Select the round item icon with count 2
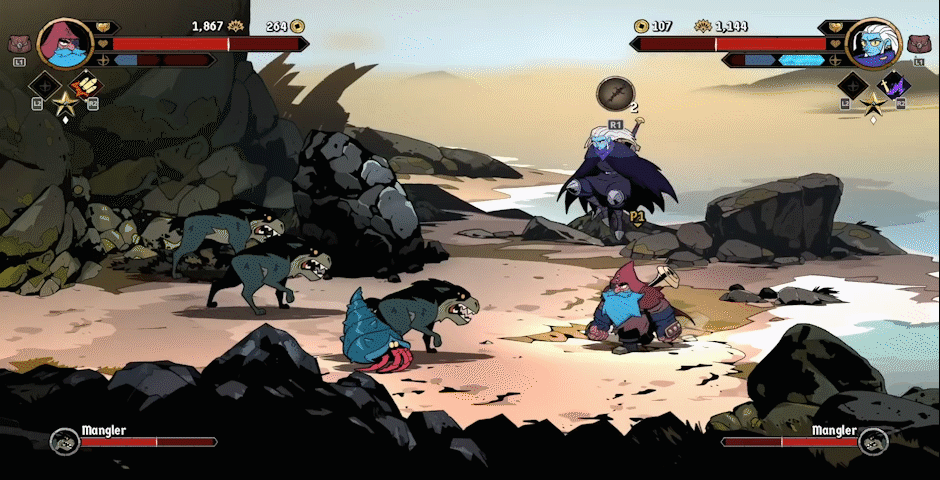 615,94
